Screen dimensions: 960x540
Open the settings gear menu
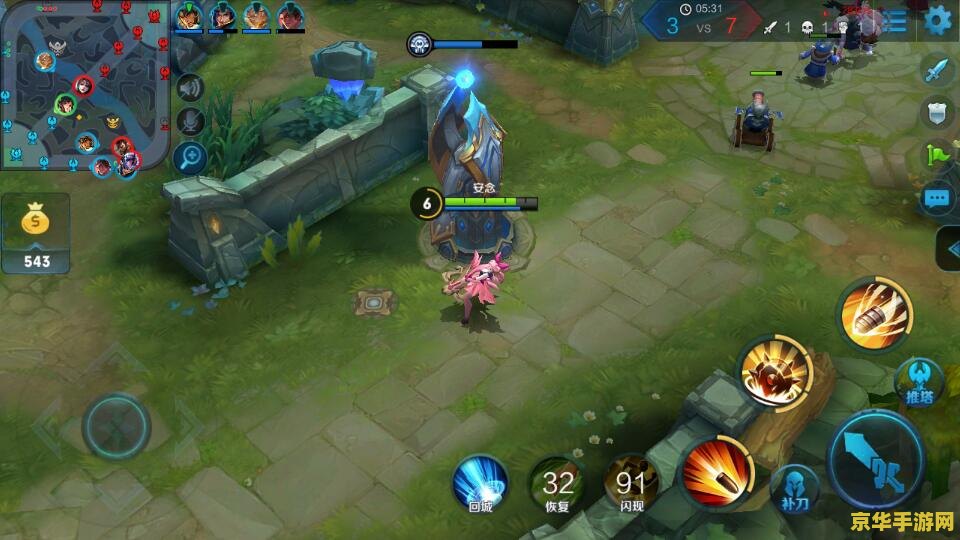click(x=938, y=20)
